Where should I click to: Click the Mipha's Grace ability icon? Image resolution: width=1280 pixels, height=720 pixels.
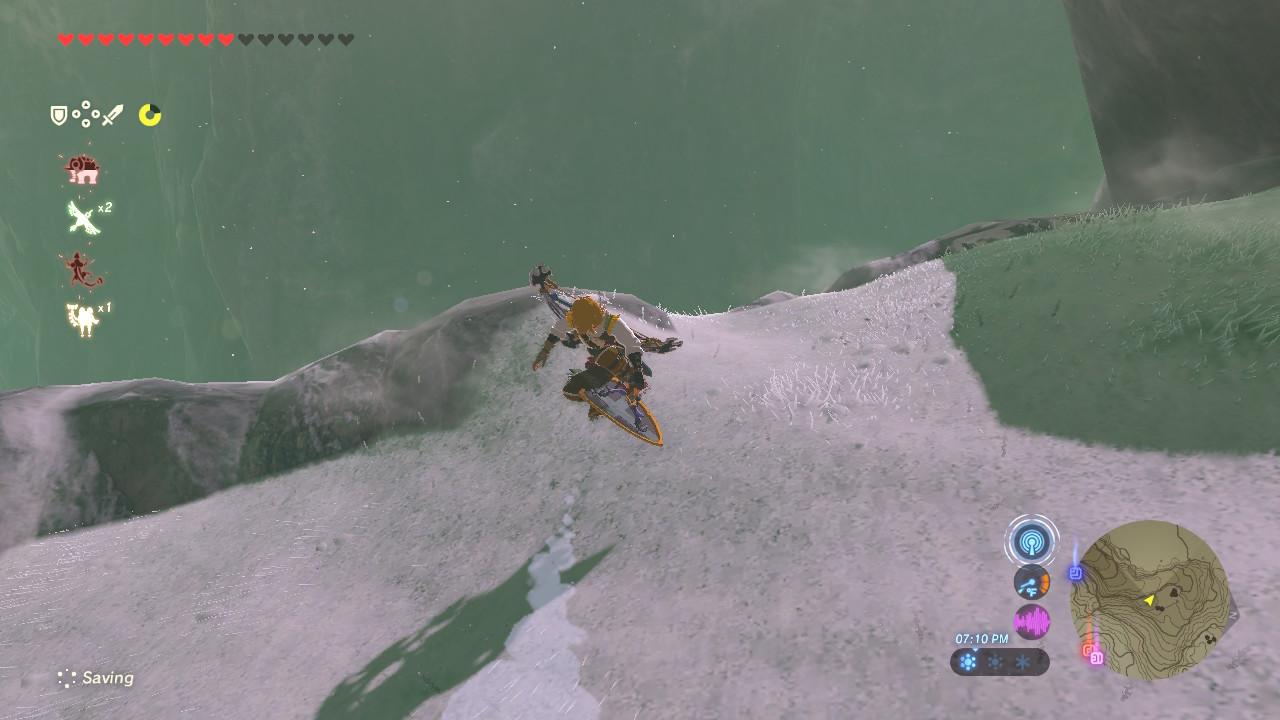click(81, 319)
